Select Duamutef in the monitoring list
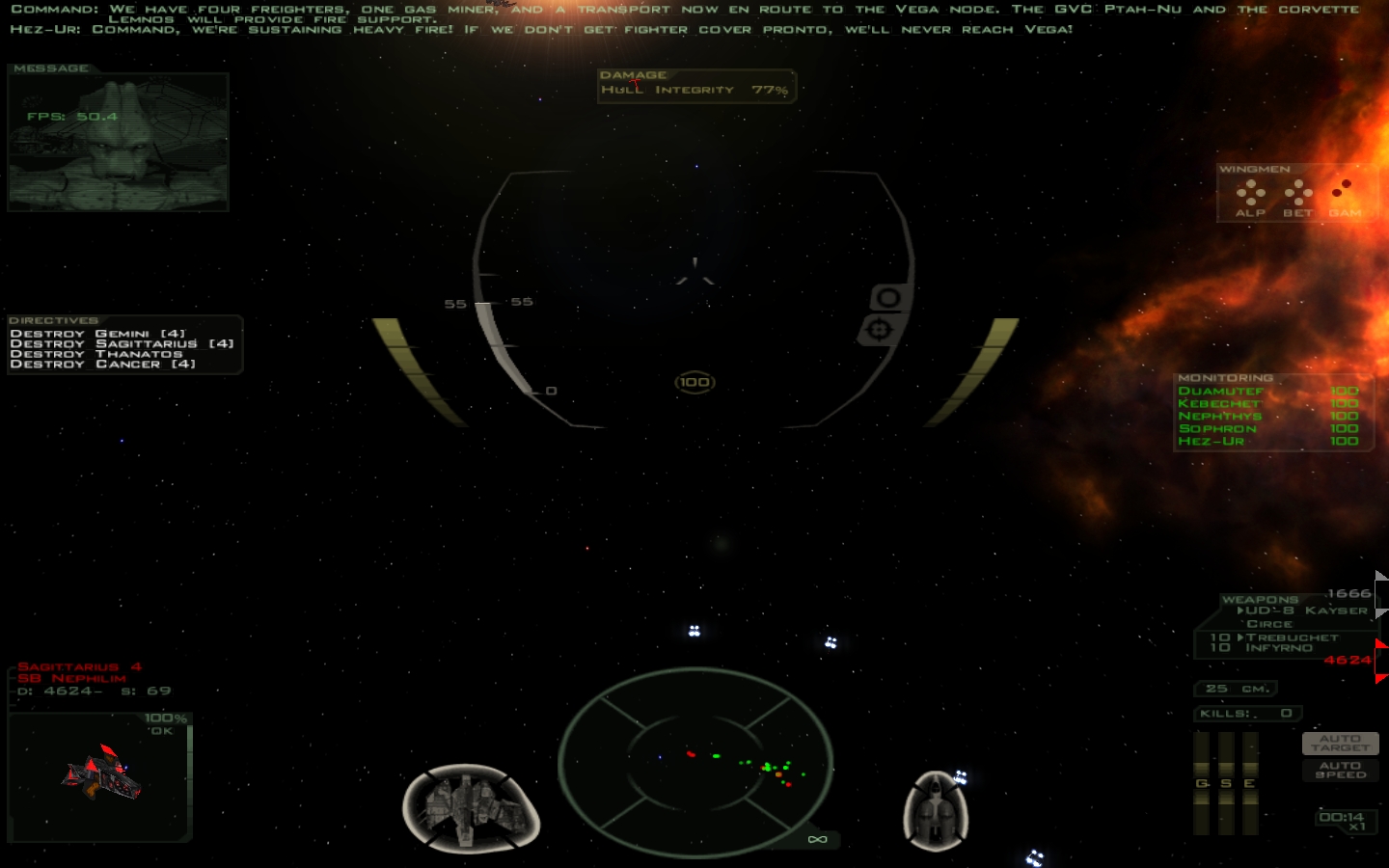 click(1220, 391)
